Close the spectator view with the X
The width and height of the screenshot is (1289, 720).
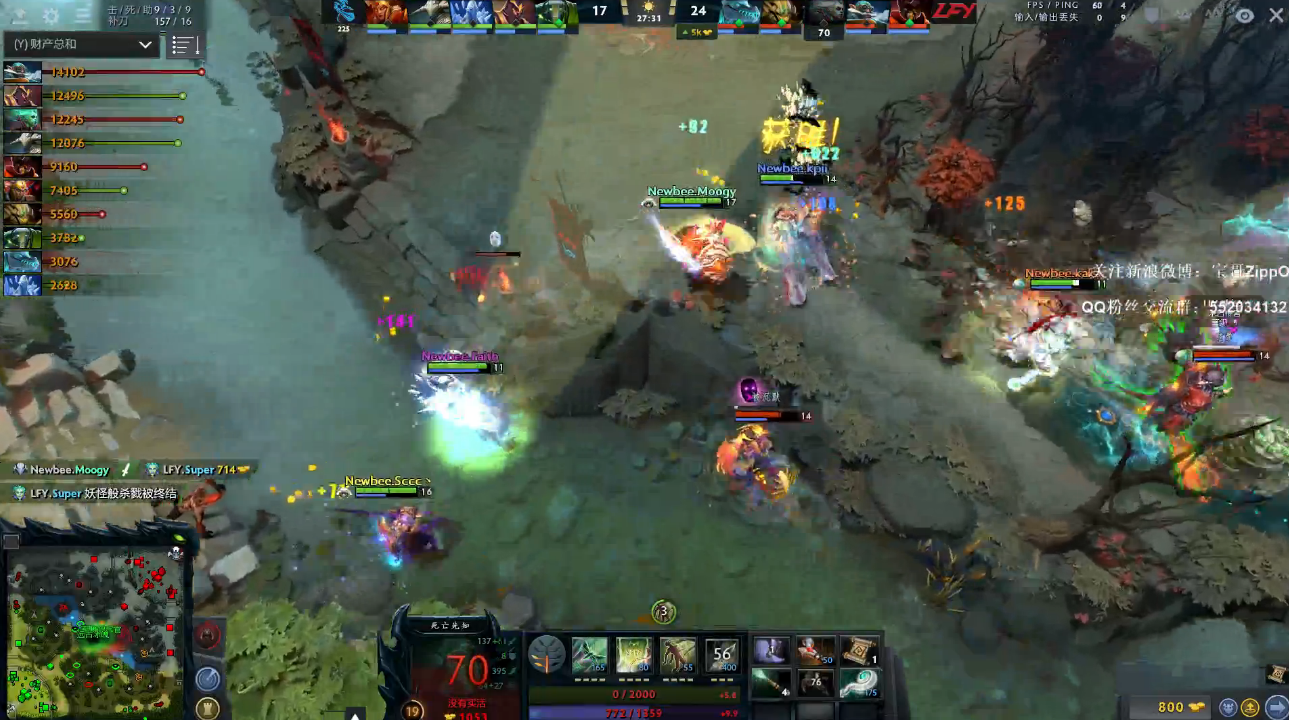tap(1276, 15)
